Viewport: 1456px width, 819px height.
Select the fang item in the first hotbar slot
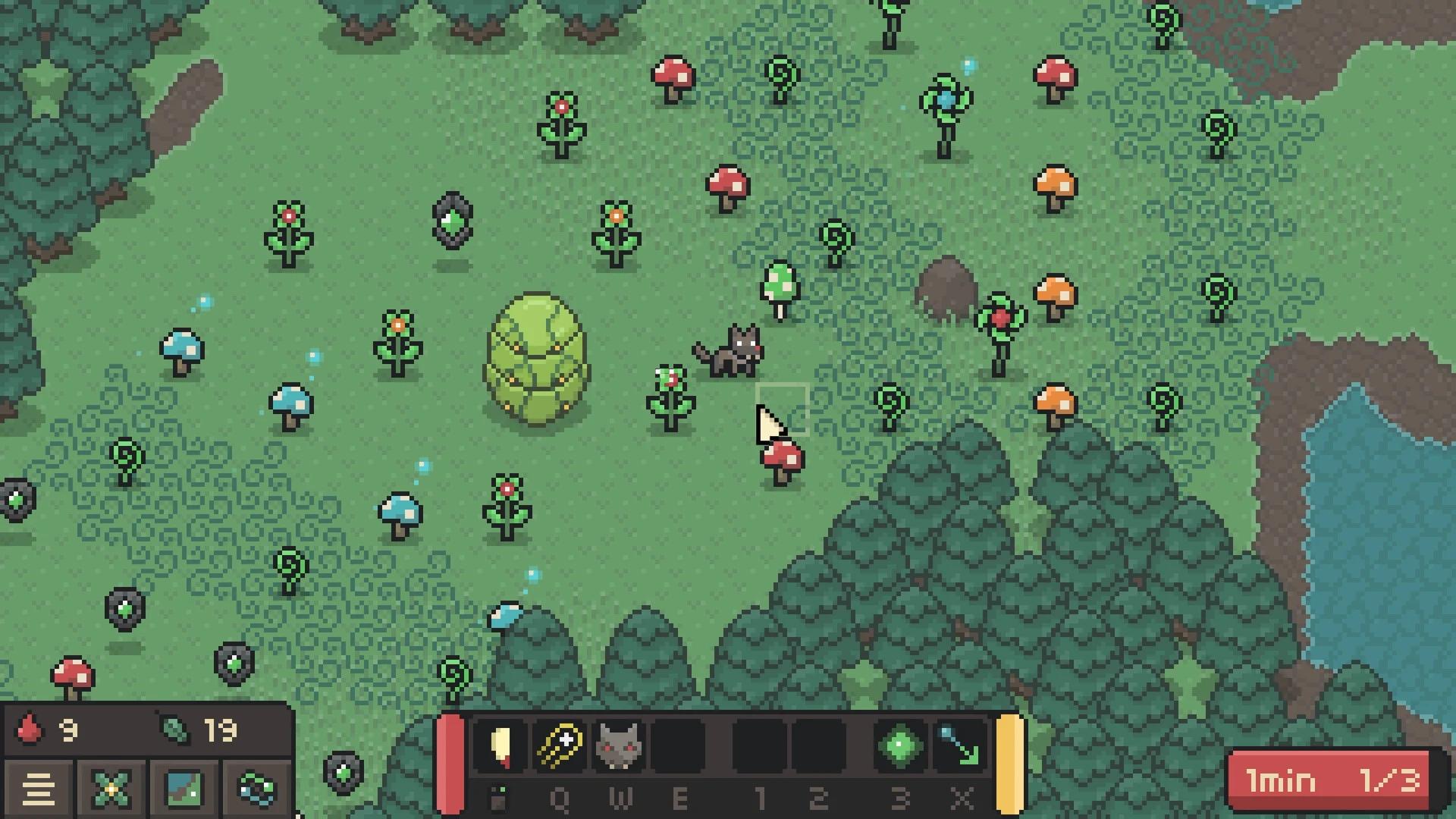499,747
